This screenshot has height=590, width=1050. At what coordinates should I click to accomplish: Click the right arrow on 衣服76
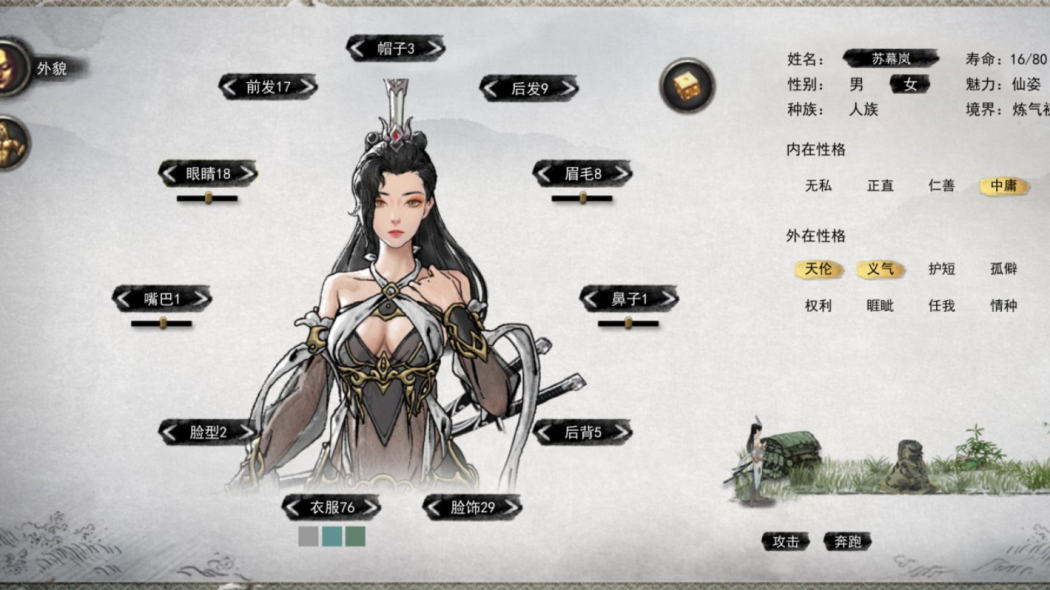pos(368,507)
